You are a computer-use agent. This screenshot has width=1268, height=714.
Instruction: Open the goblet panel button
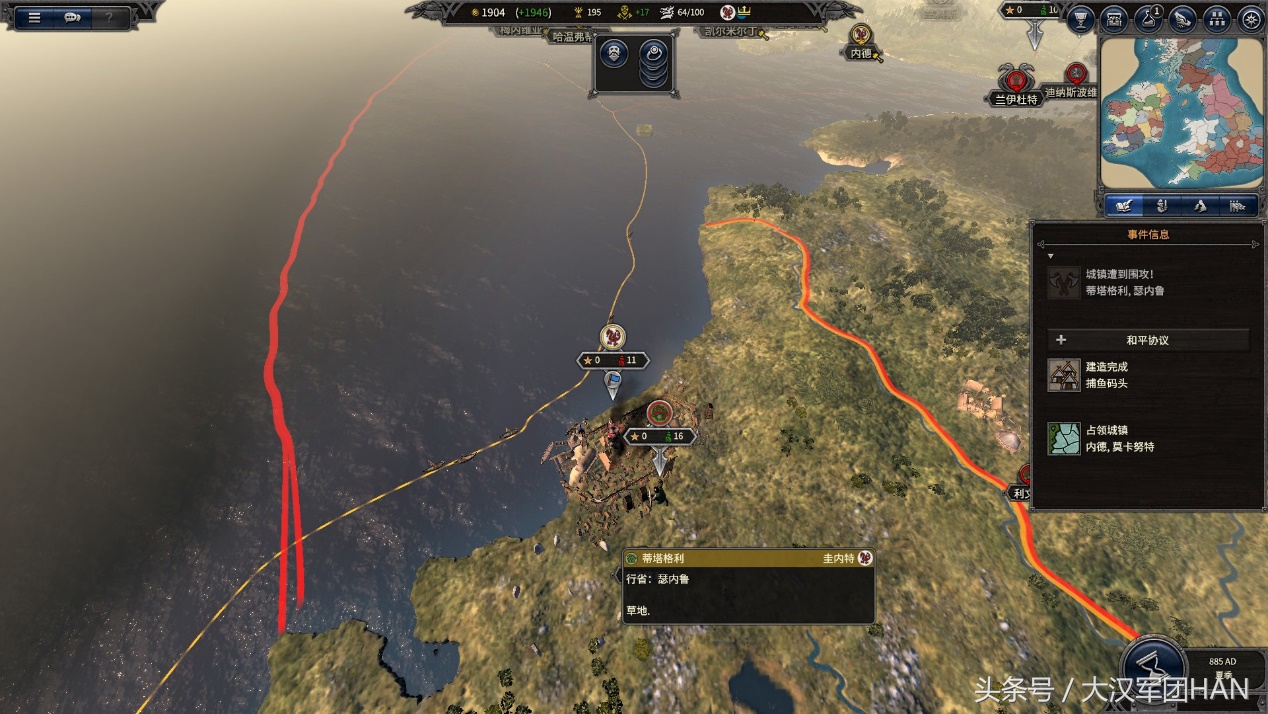click(1080, 19)
